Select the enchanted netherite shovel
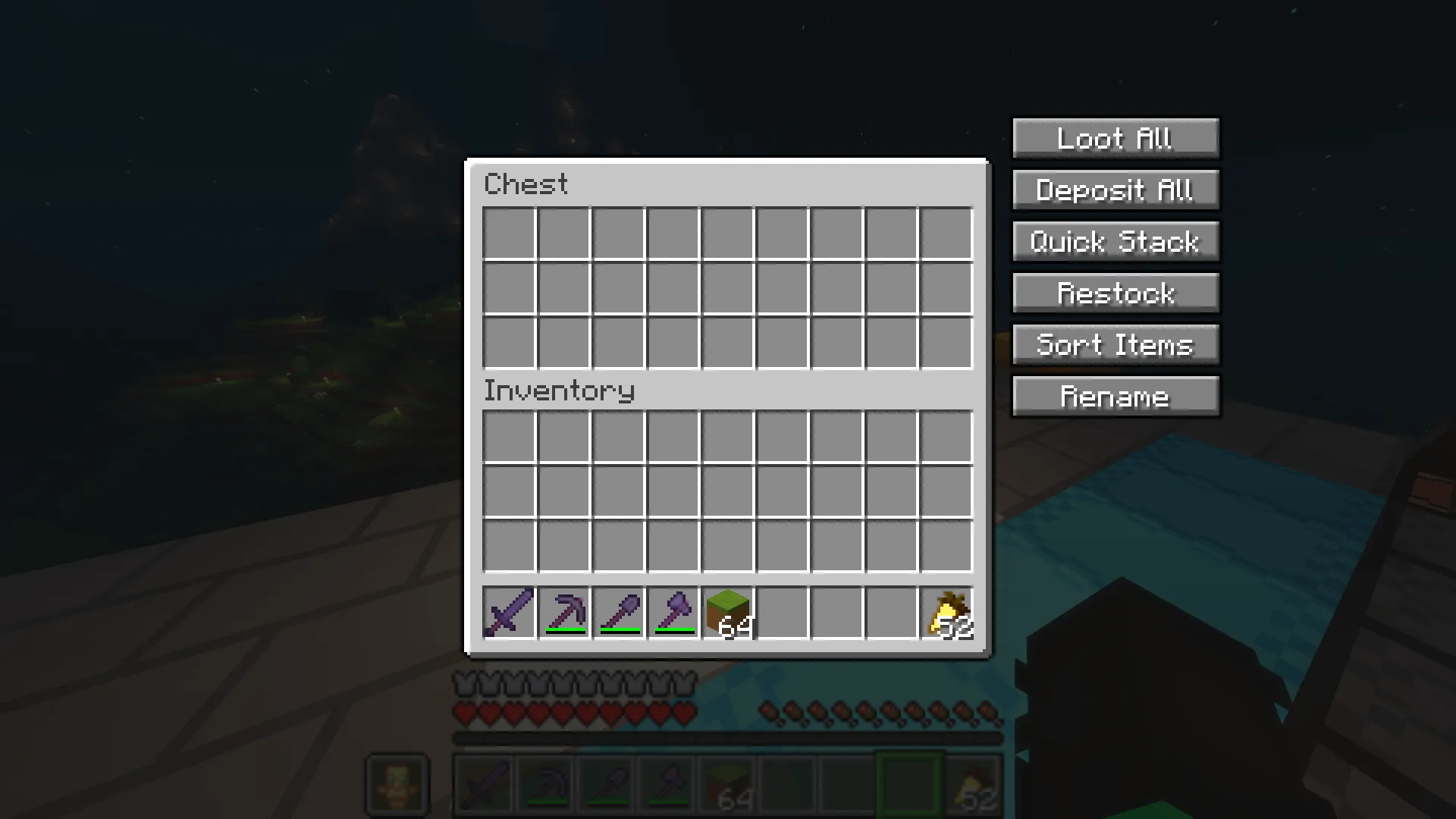Screen dimensions: 1456x819 tap(617, 613)
